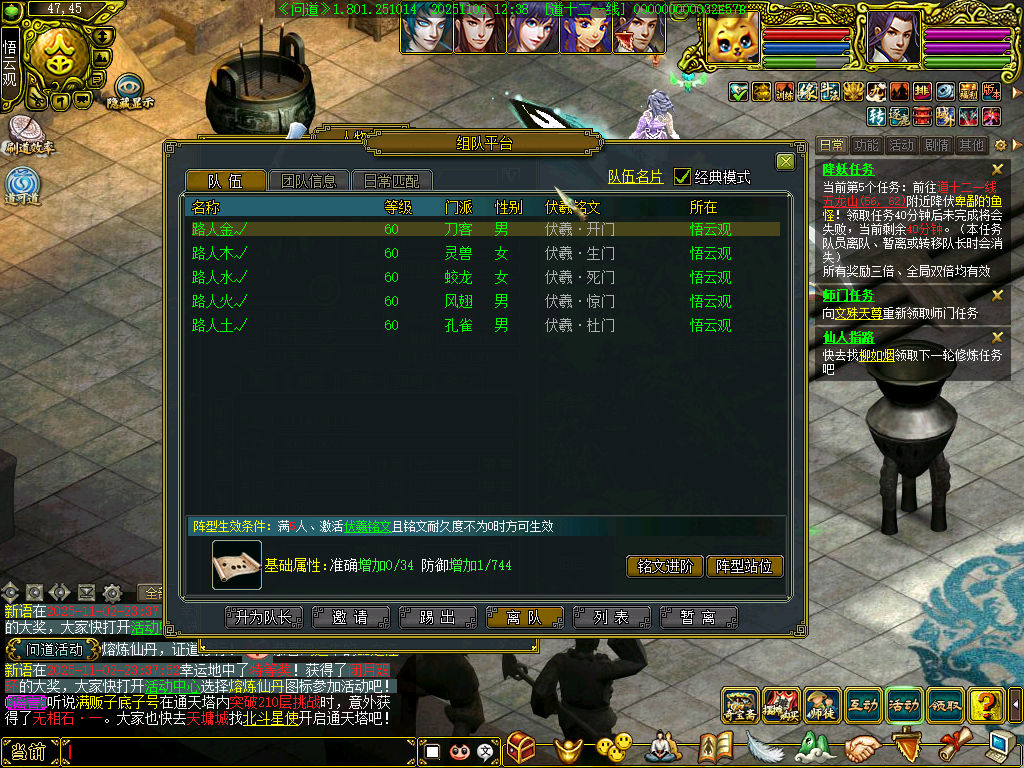This screenshot has width=1024, height=768.
Task: Click the 邀请 invite button
Action: tap(349, 617)
